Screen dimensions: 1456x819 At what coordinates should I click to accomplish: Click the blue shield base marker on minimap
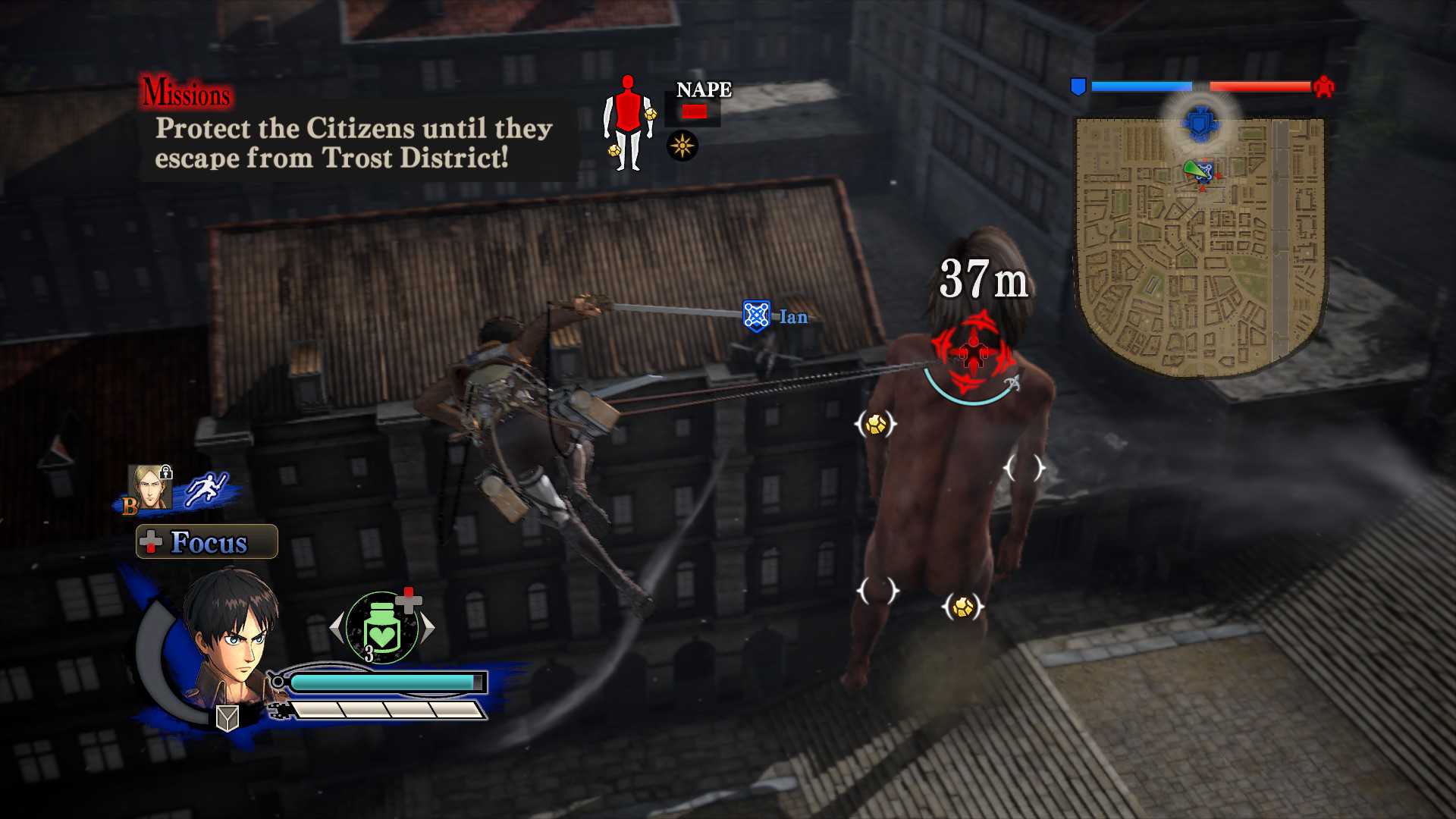click(1200, 123)
